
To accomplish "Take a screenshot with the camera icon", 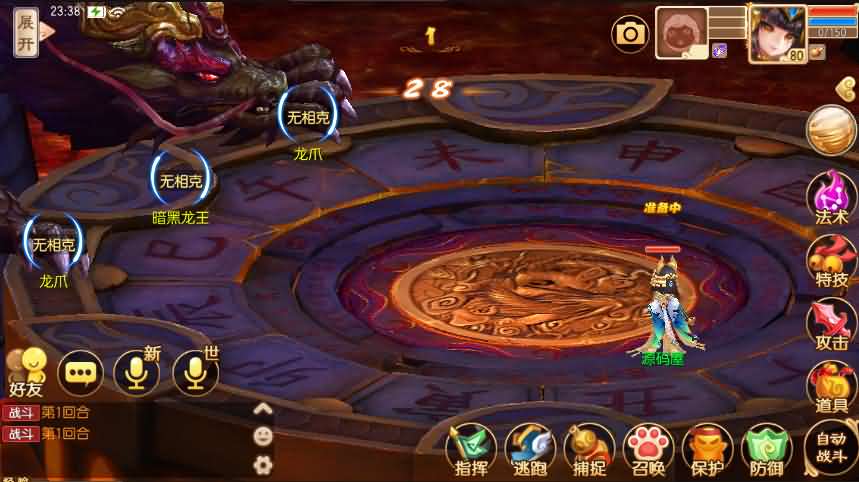I will tap(630, 34).
